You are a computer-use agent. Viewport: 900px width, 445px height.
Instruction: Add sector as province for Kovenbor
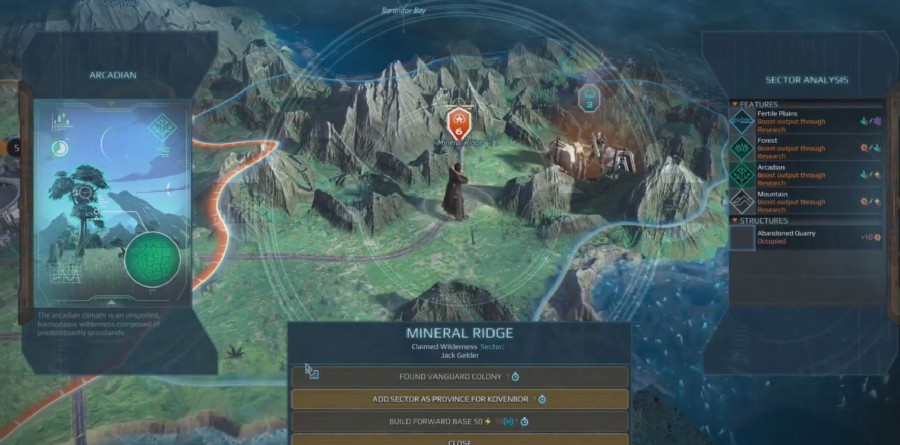point(460,399)
